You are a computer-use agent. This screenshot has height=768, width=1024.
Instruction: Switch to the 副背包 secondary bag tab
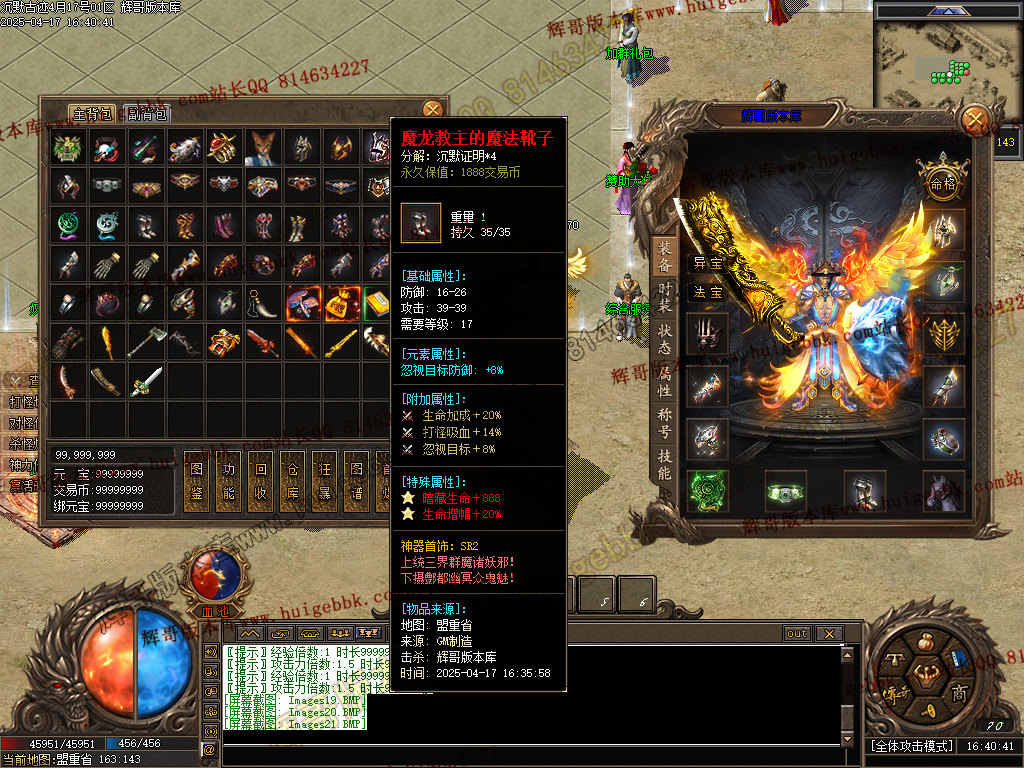148,113
